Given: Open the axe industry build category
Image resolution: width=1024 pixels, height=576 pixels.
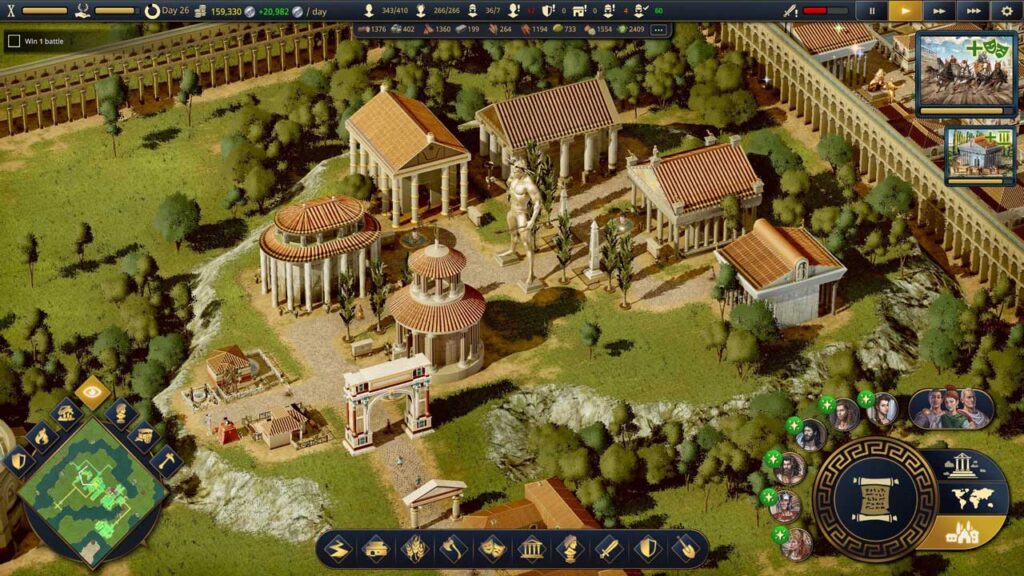Looking at the screenshot, I should point(452,548).
